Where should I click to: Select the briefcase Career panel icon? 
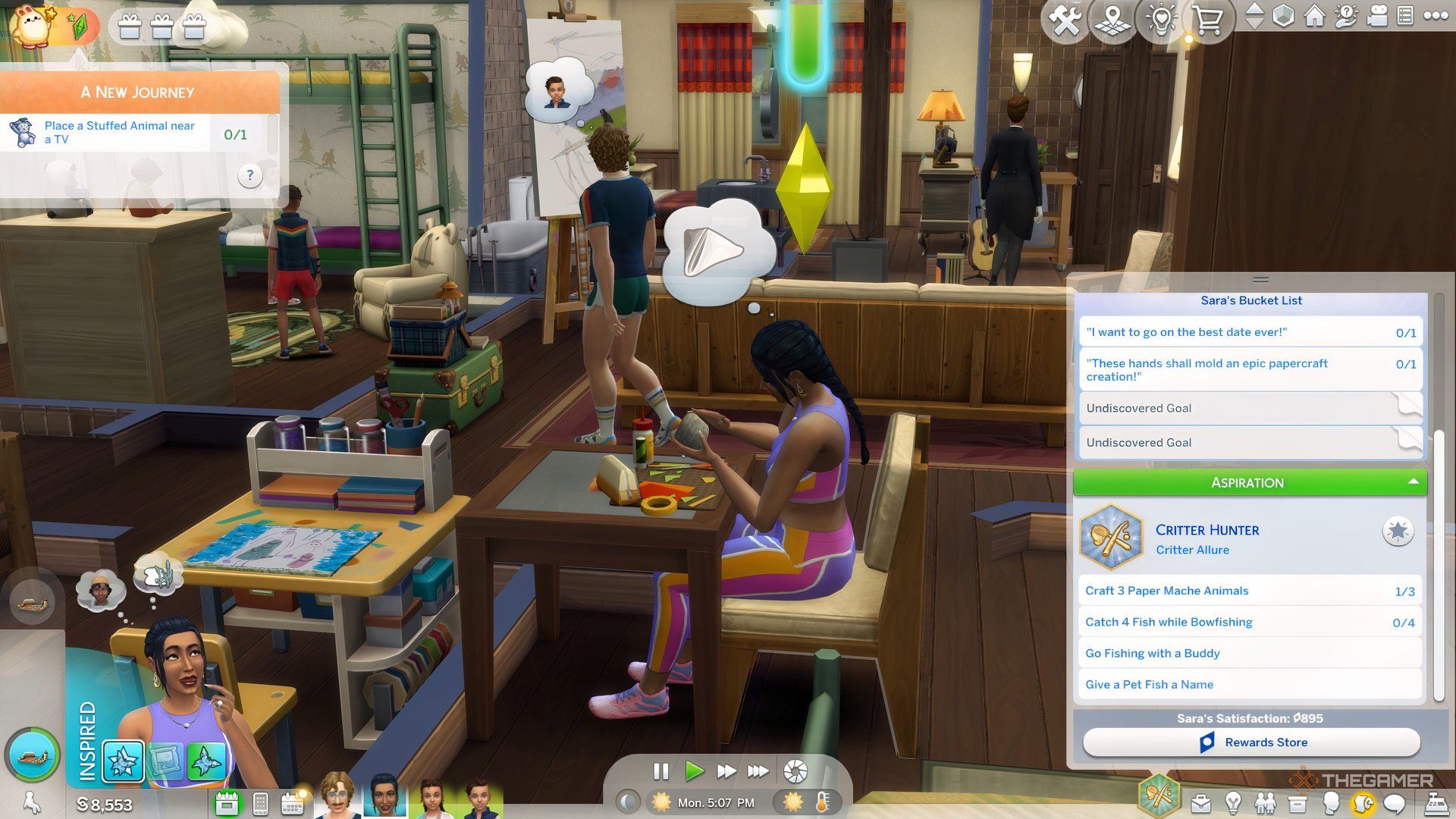click(1201, 802)
